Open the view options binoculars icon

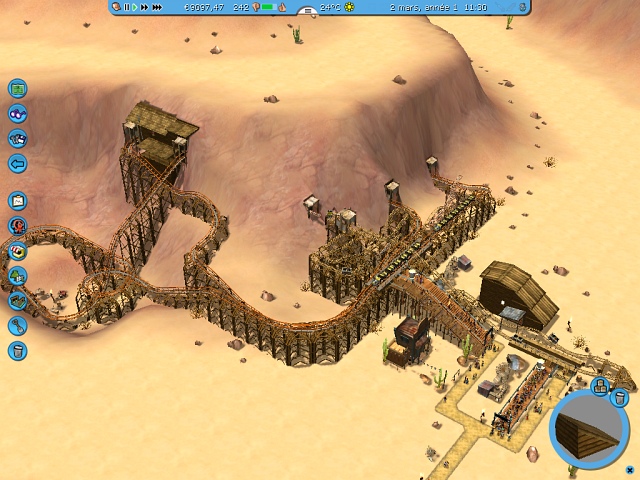pos(17,114)
